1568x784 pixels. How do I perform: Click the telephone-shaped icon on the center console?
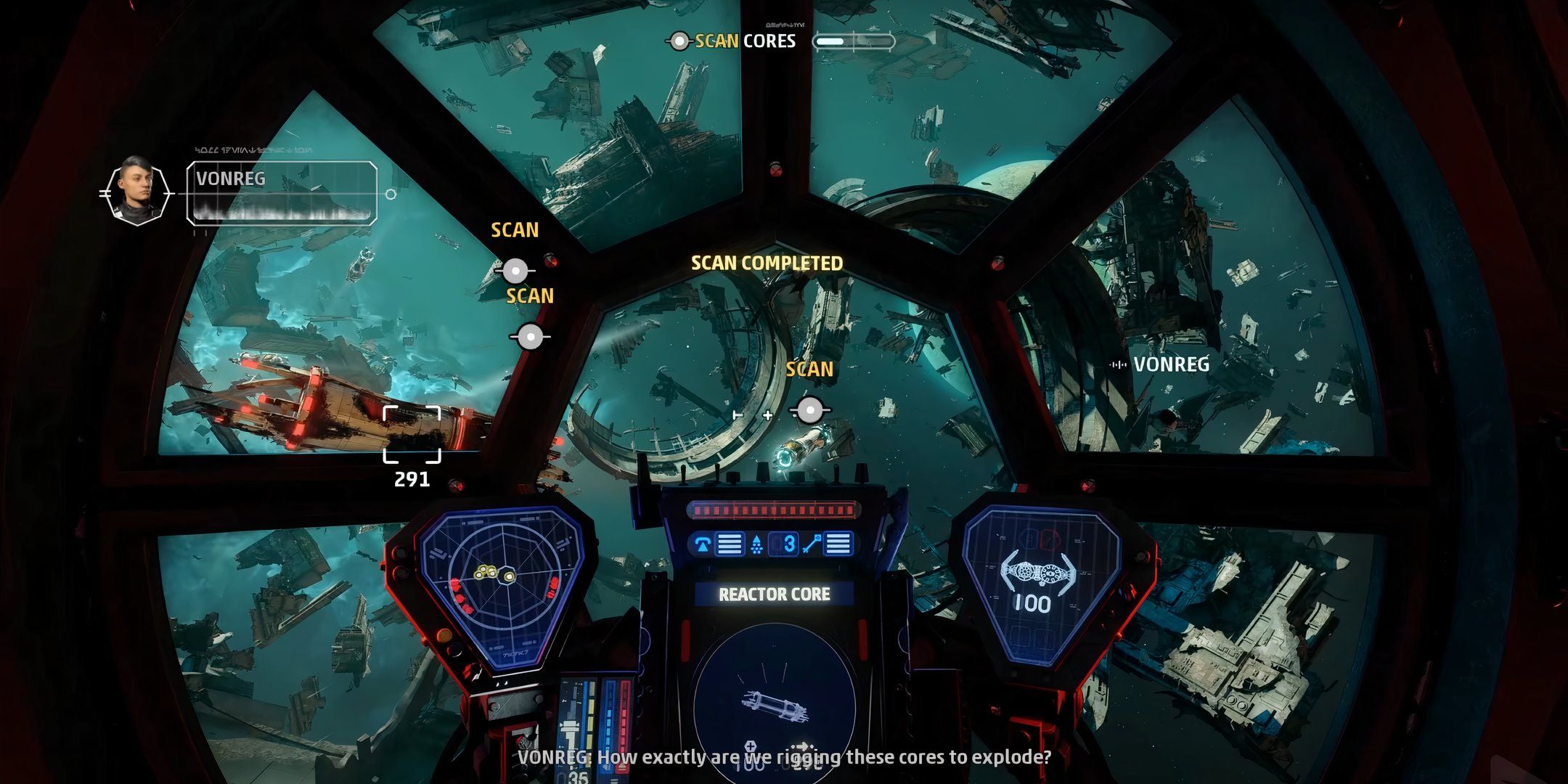coord(703,544)
